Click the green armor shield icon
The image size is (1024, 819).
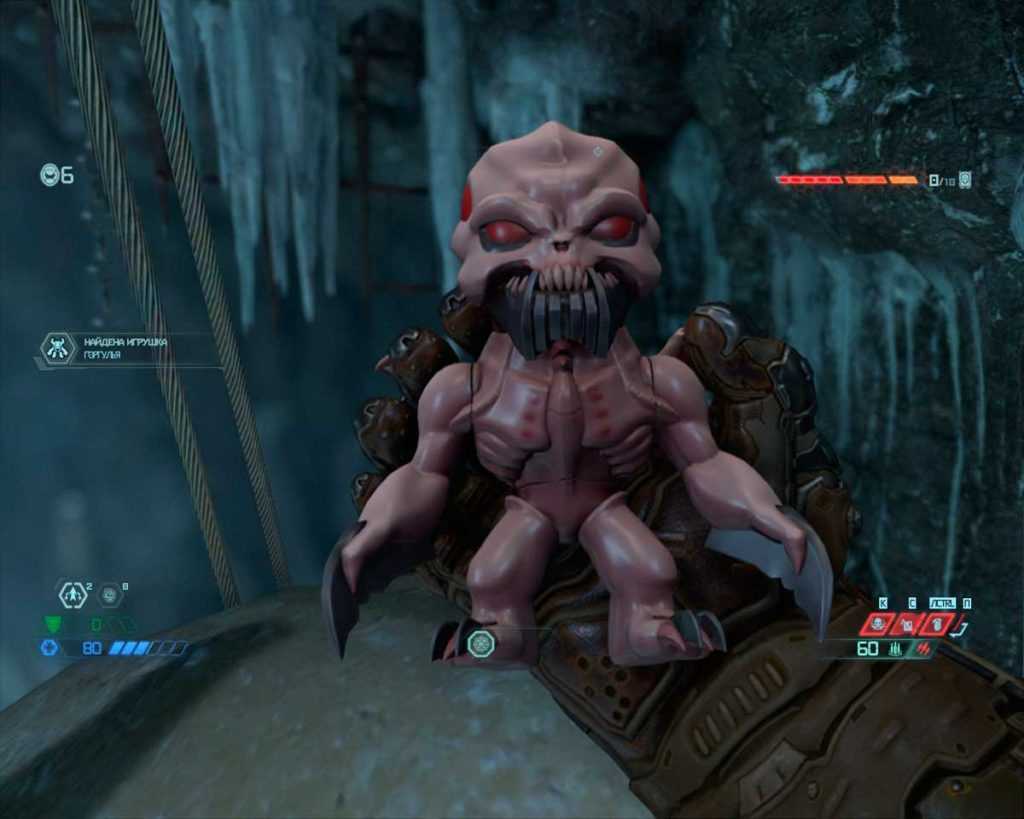pos(51,624)
